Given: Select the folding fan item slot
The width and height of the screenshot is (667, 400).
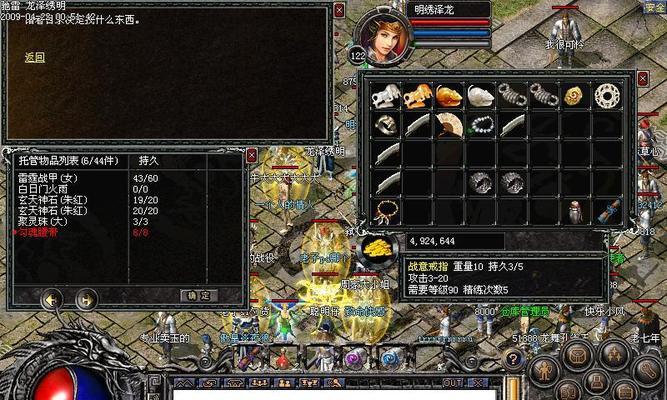Looking at the screenshot, I should click(x=450, y=125).
